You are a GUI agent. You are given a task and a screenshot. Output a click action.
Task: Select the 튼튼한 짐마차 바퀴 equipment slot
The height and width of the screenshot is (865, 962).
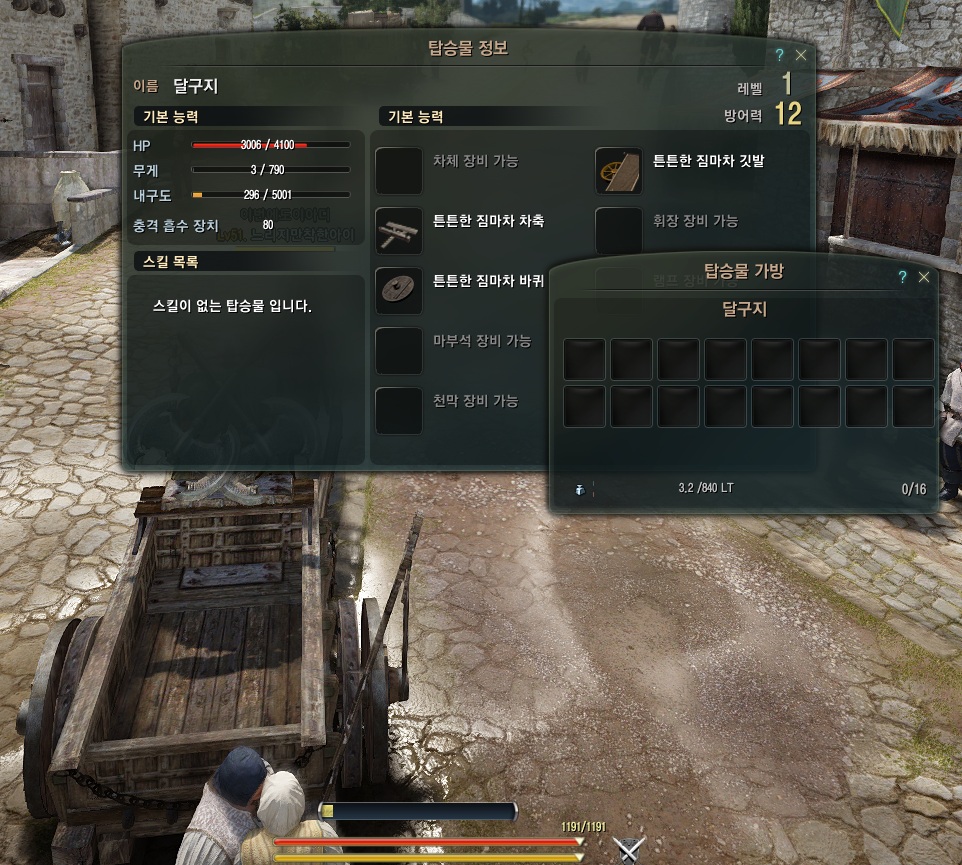tap(398, 291)
